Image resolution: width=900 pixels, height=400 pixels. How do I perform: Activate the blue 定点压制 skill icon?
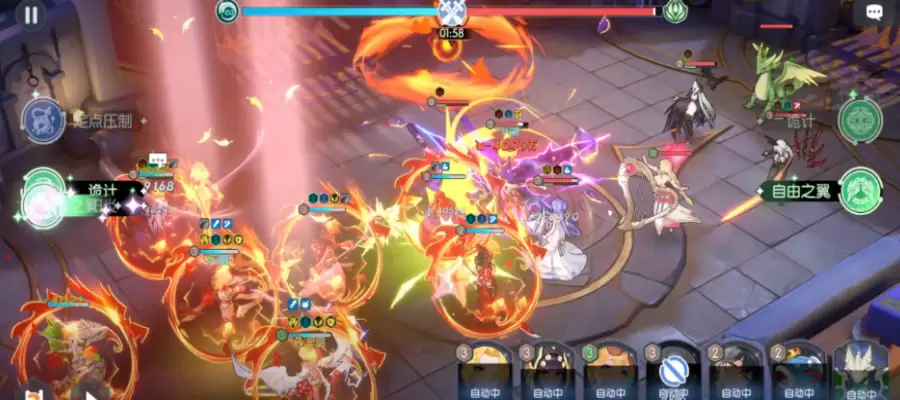click(x=44, y=120)
